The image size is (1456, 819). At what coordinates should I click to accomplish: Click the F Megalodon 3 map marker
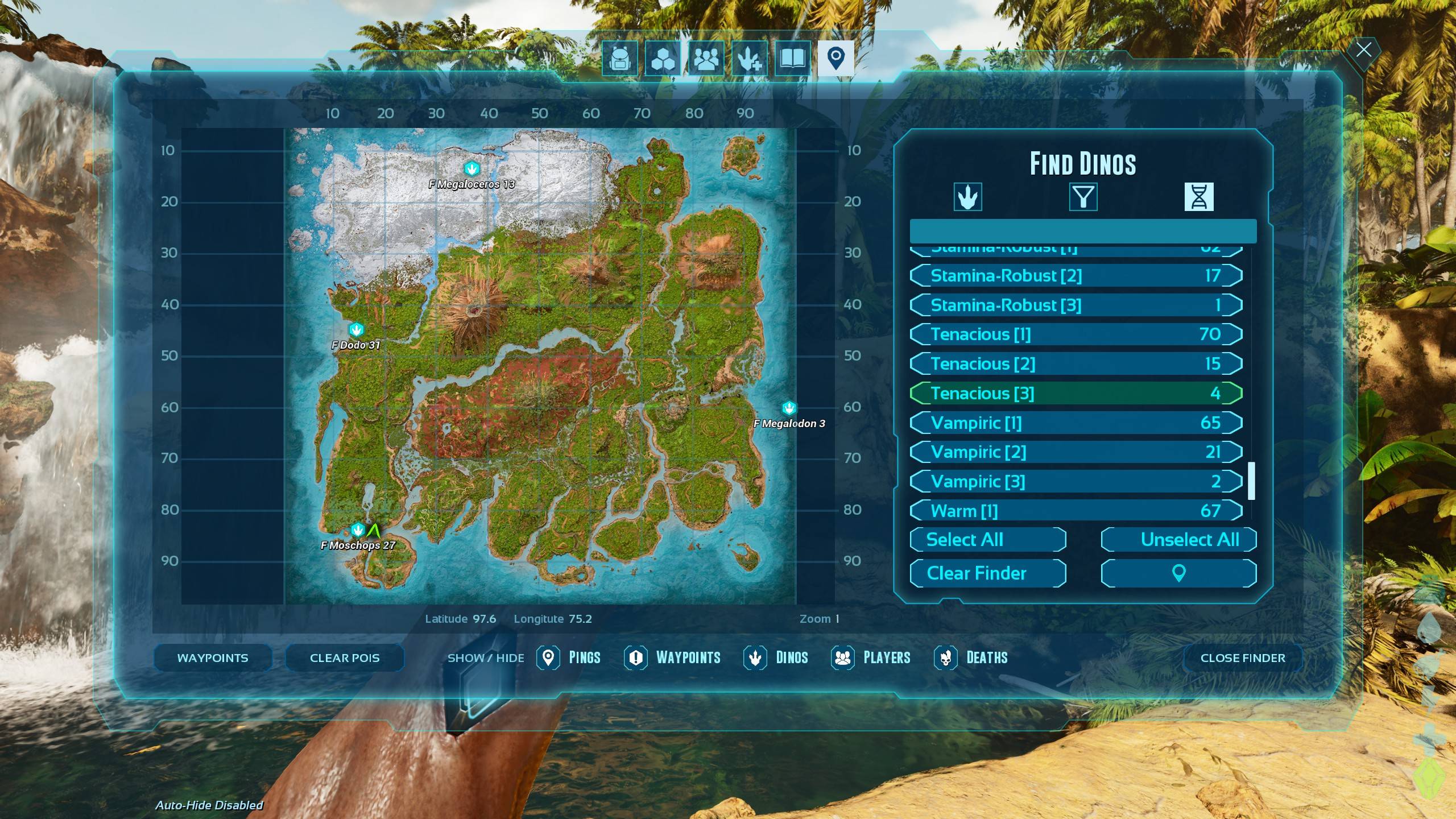(x=788, y=407)
